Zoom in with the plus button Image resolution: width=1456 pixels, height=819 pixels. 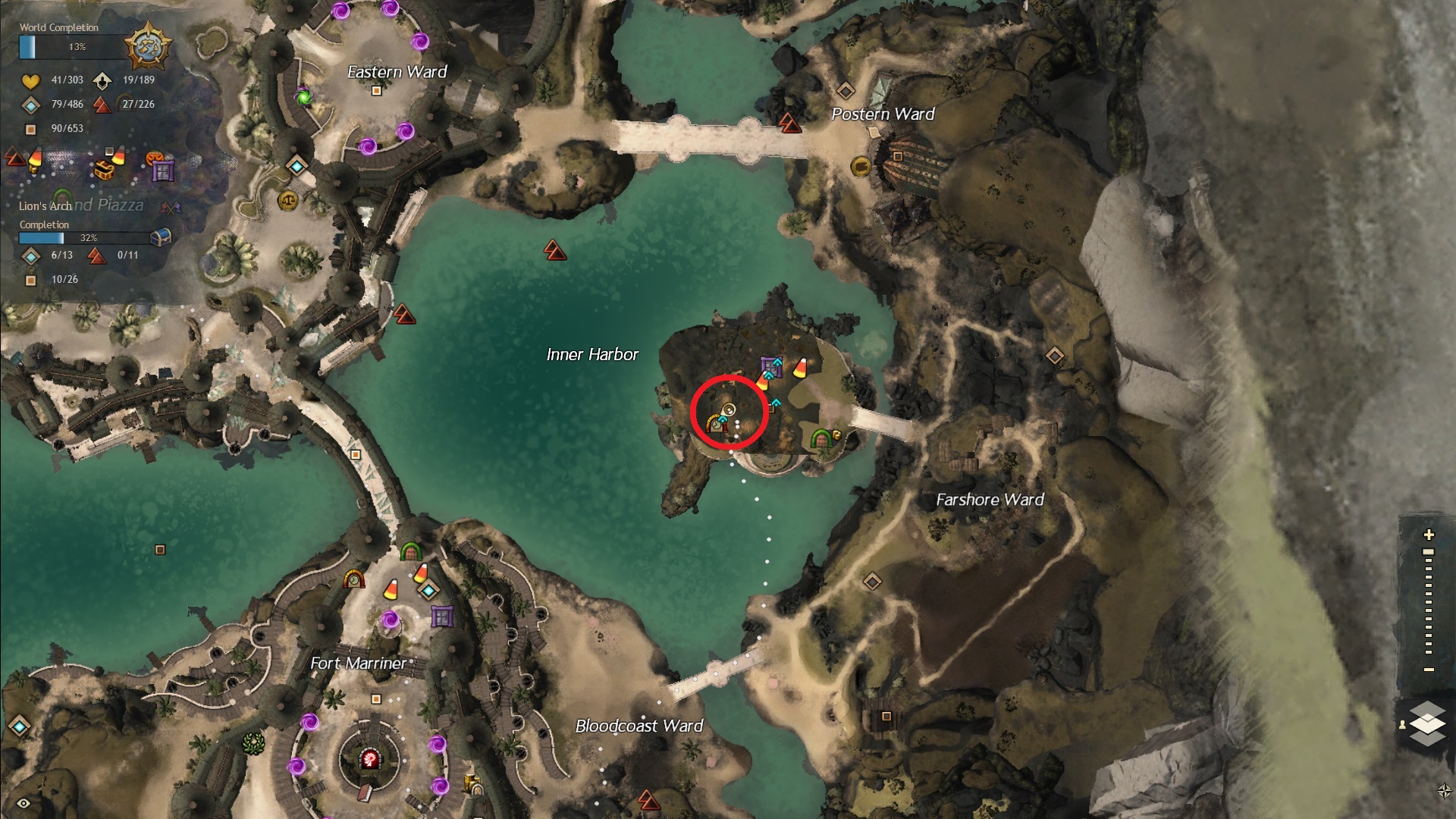(1429, 535)
